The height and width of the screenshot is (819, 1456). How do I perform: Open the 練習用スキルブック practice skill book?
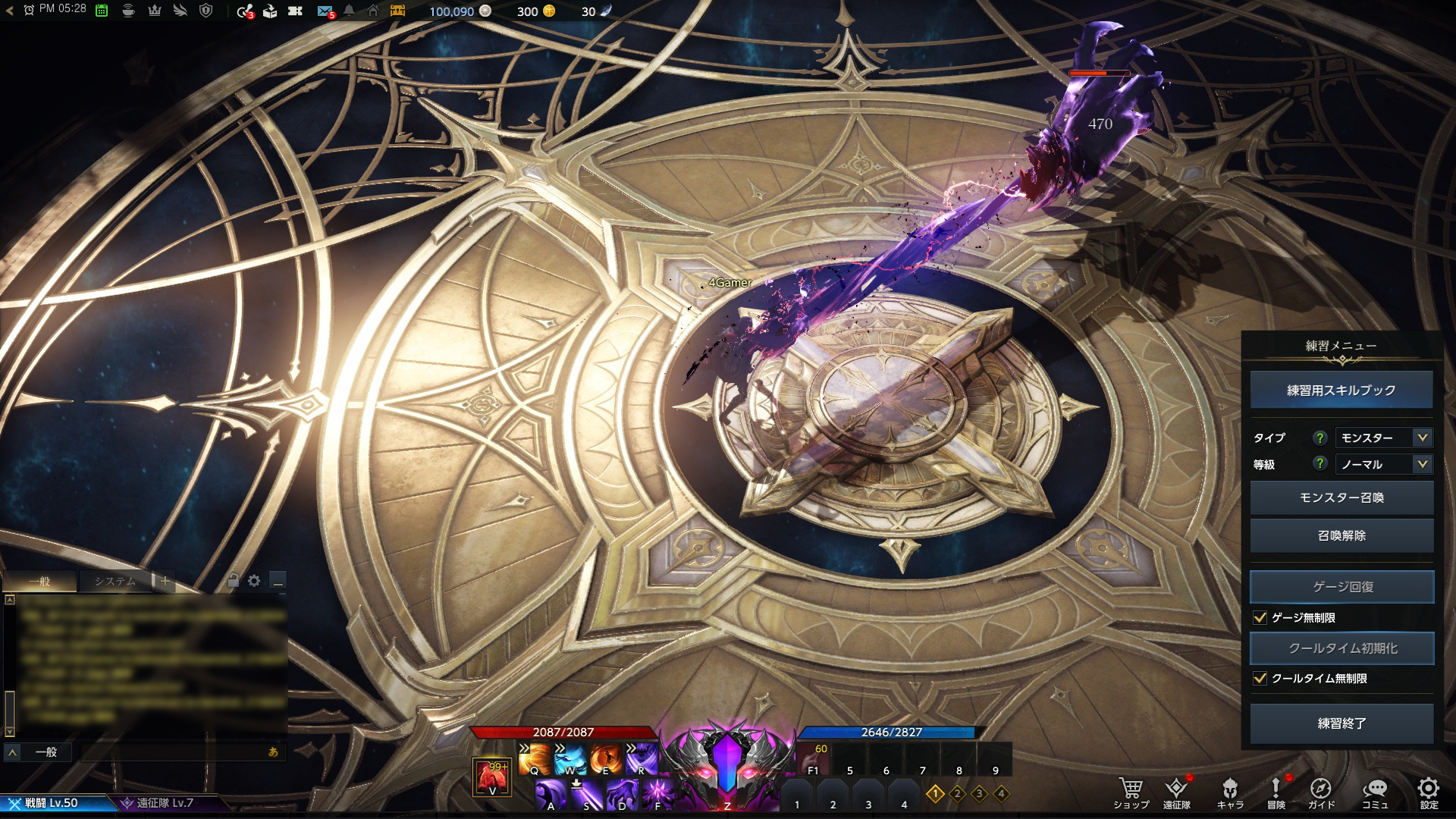pyautogui.click(x=1341, y=390)
